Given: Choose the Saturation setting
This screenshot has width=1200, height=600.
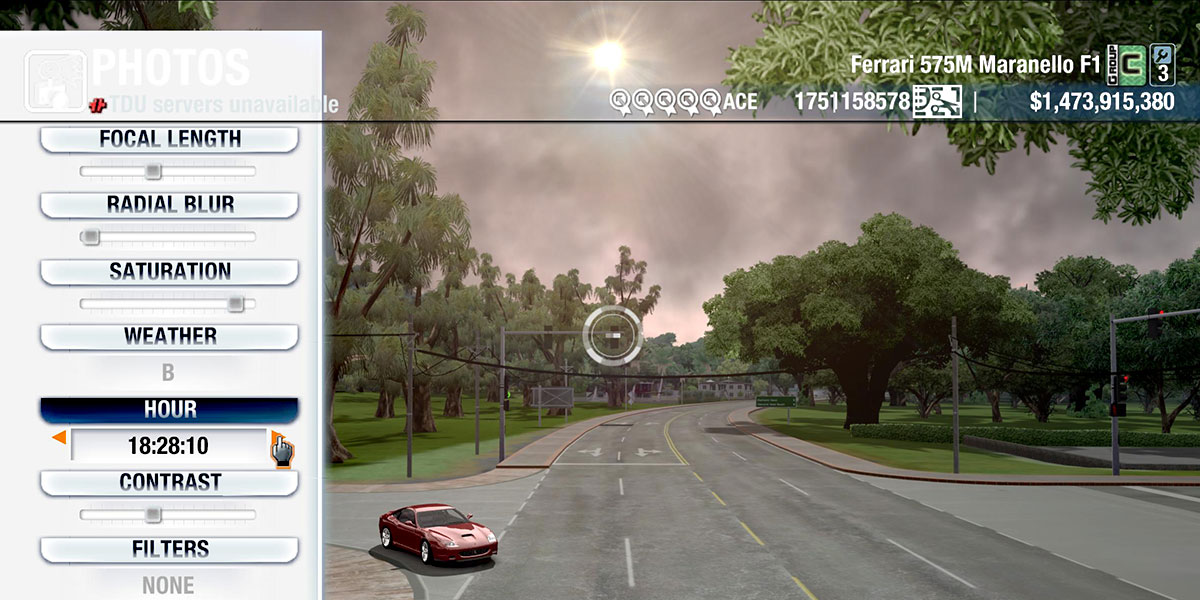Looking at the screenshot, I should coord(169,271).
